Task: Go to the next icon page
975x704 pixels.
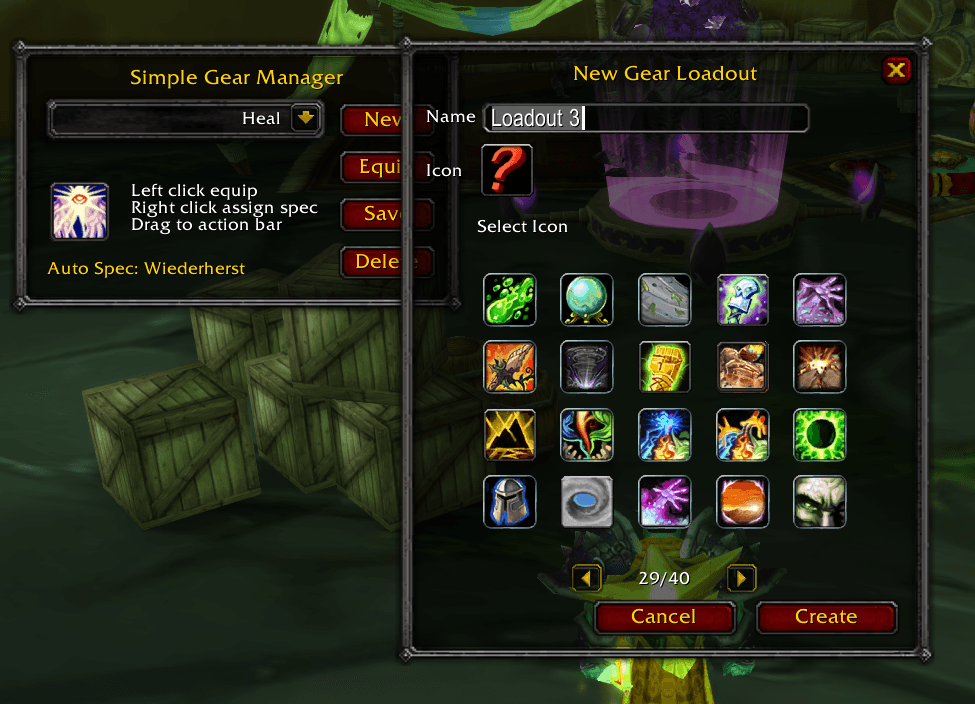Action: tap(741, 578)
